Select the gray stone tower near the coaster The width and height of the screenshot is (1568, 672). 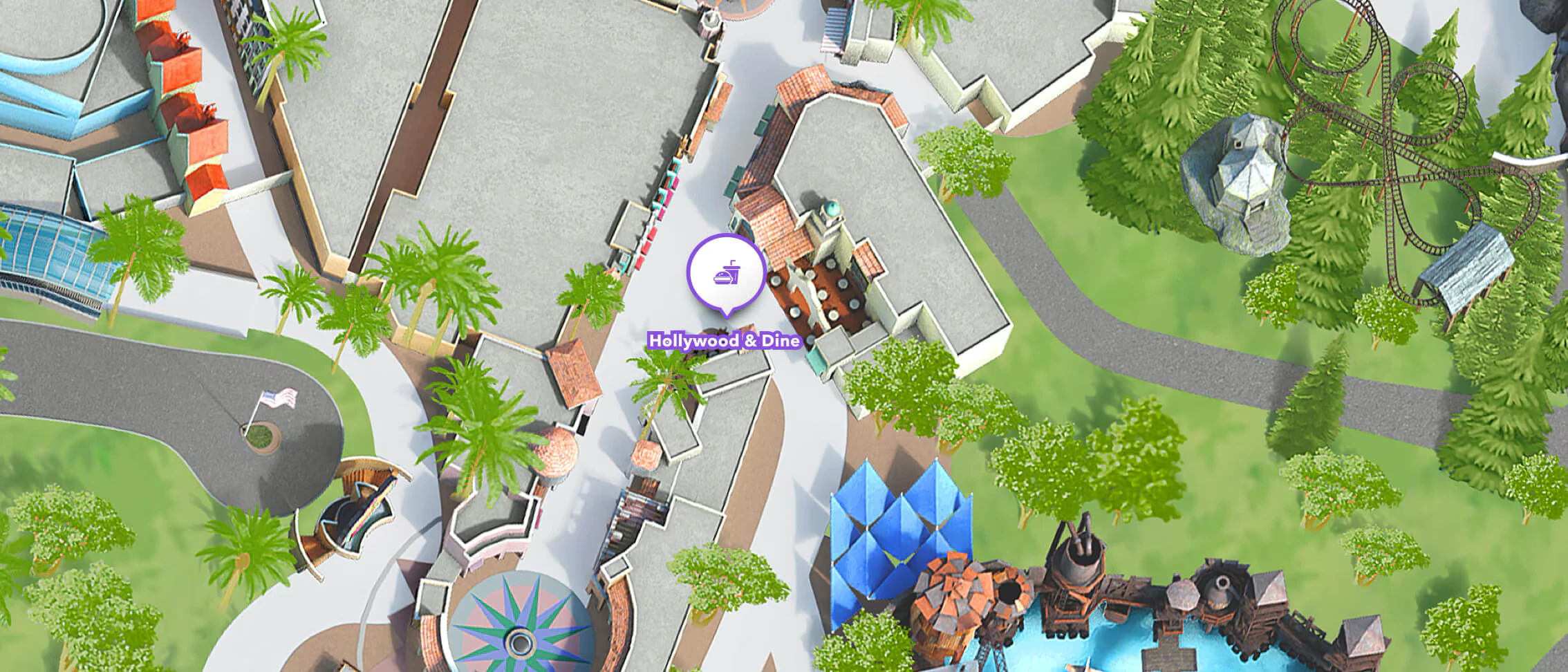1244,173
